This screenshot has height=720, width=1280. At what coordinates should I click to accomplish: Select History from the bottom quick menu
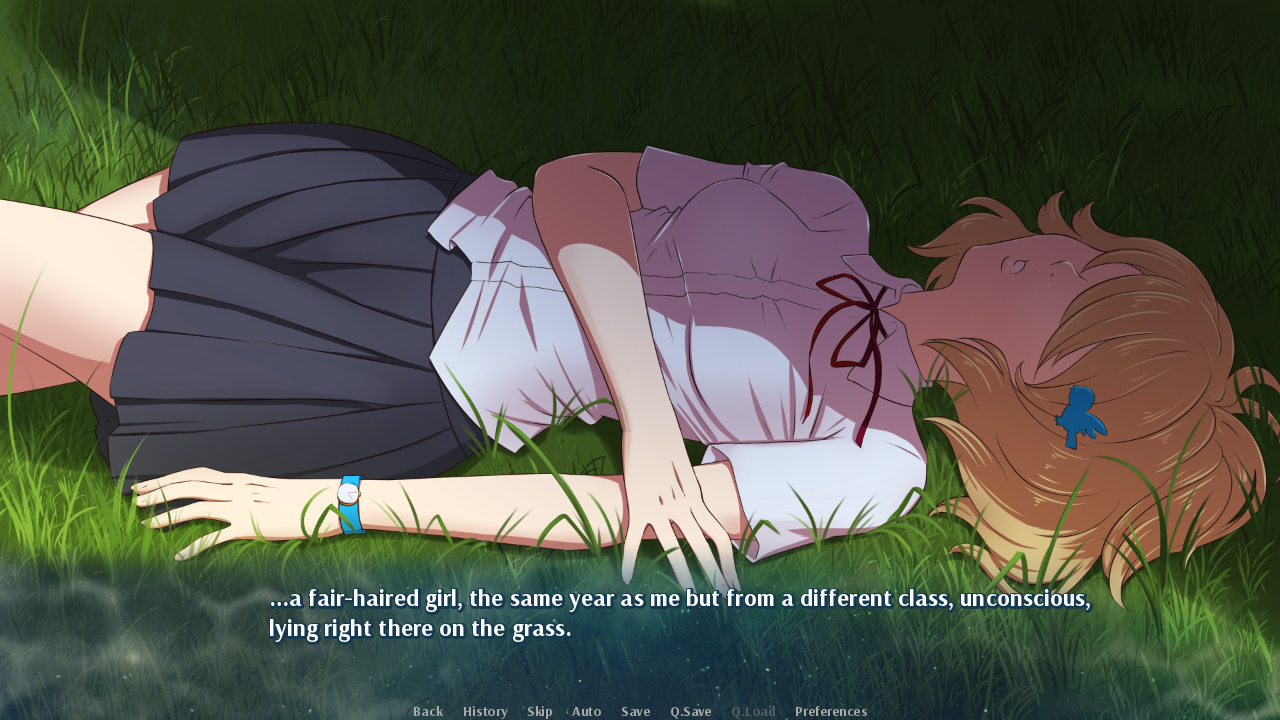tap(484, 711)
